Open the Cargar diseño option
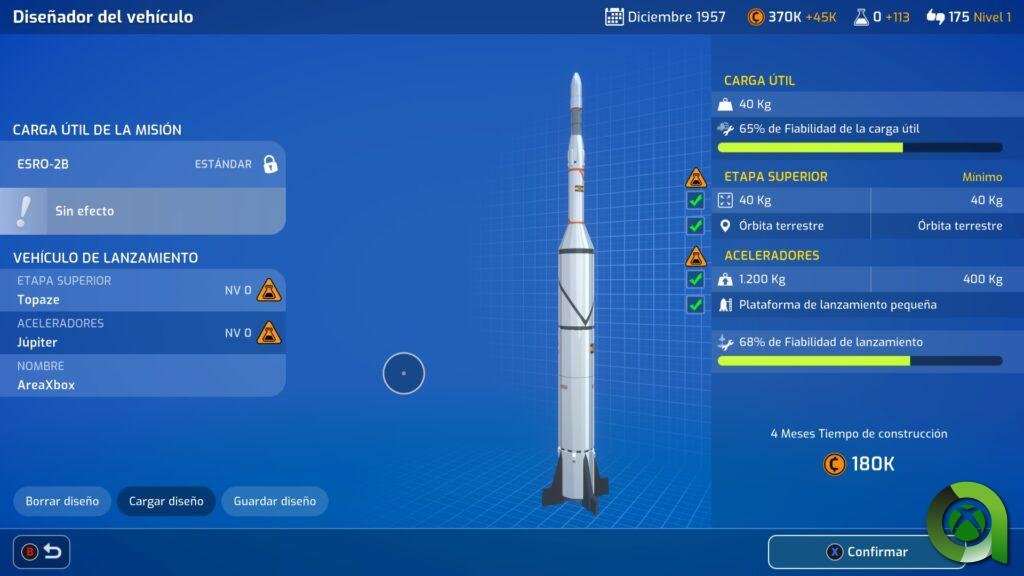The image size is (1024, 576). pos(166,501)
